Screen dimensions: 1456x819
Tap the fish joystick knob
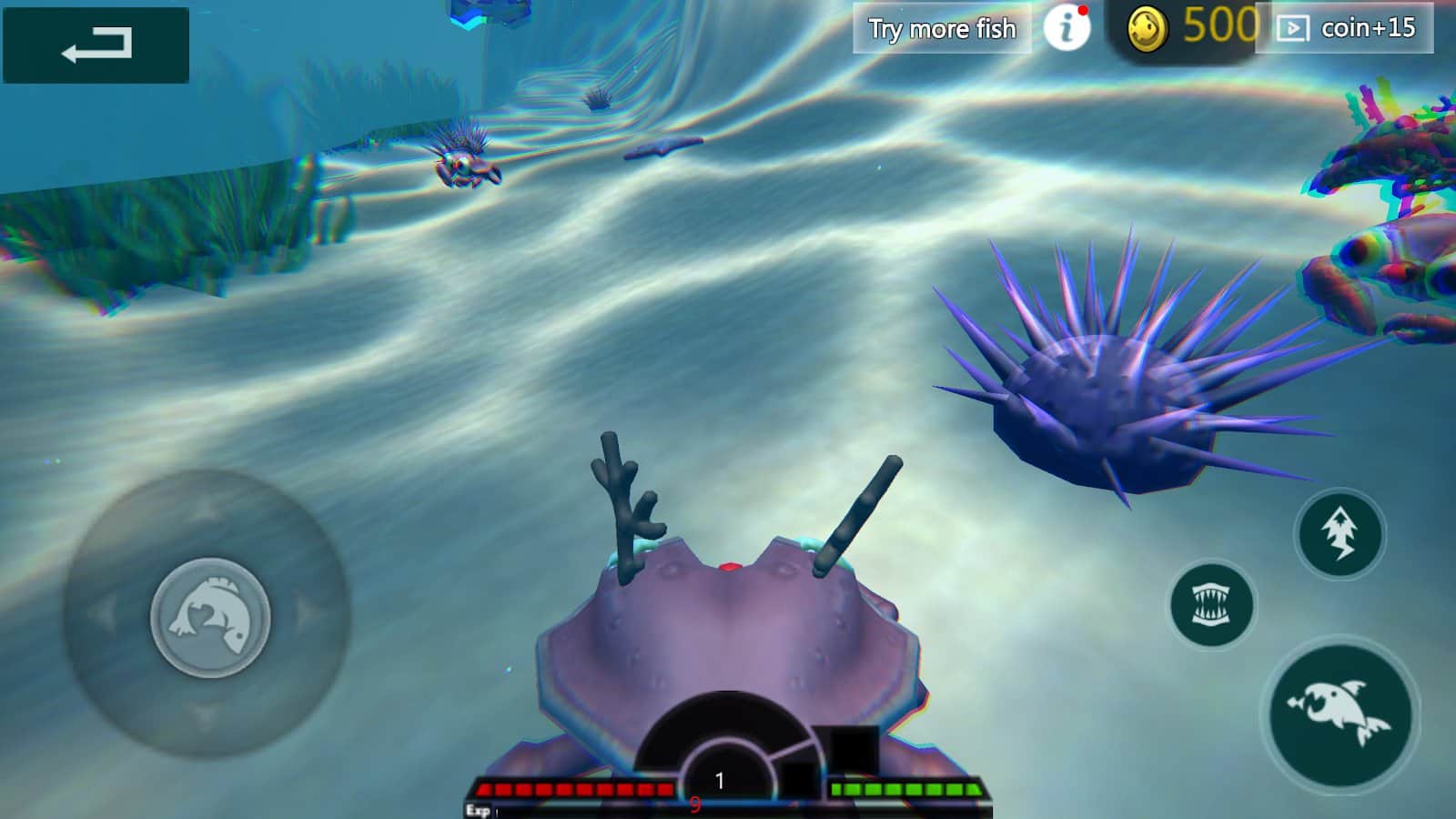(x=210, y=617)
